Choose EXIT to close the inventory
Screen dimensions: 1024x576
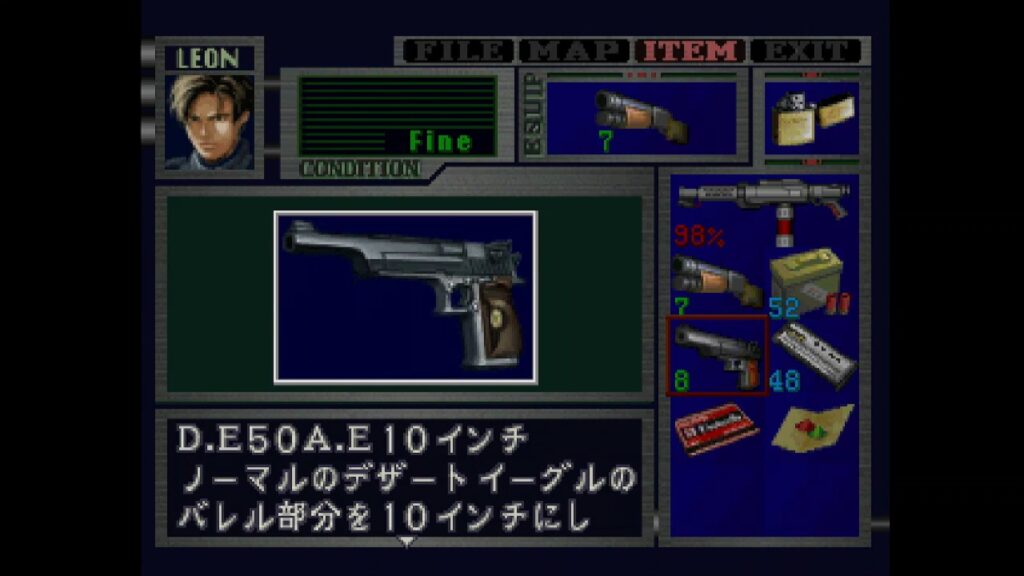pyautogui.click(x=807, y=51)
